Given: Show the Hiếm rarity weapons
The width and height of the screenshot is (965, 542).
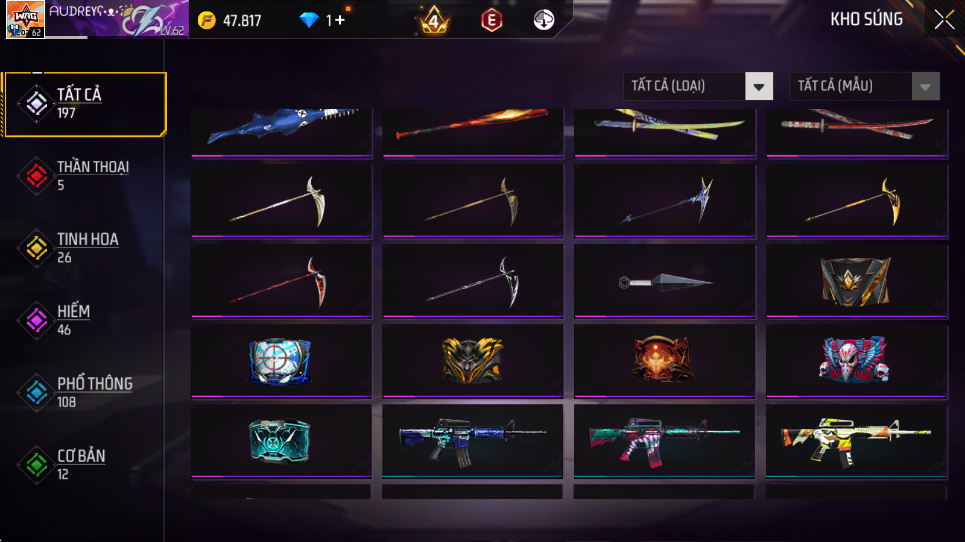Looking at the screenshot, I should point(85,319).
